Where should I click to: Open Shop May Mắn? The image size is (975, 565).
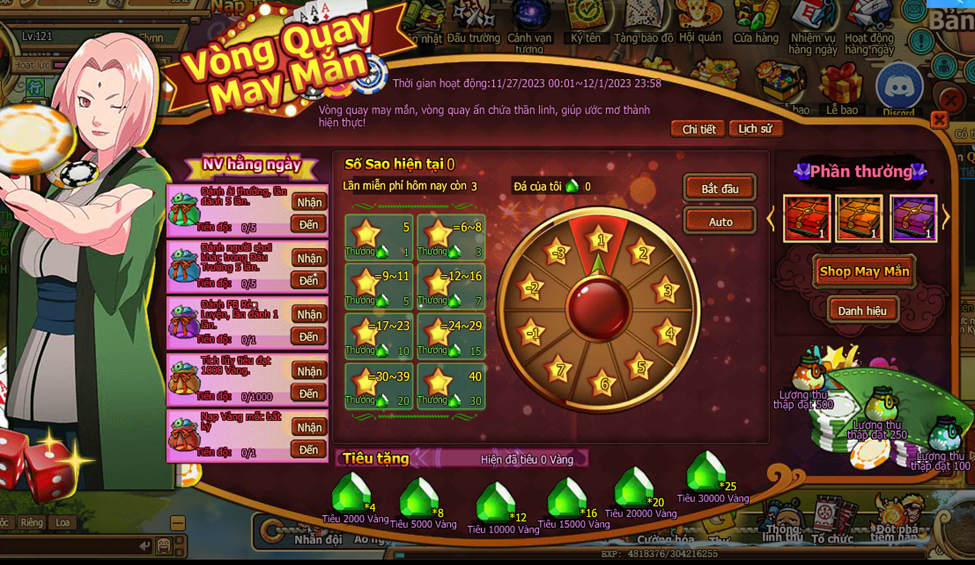(864, 271)
